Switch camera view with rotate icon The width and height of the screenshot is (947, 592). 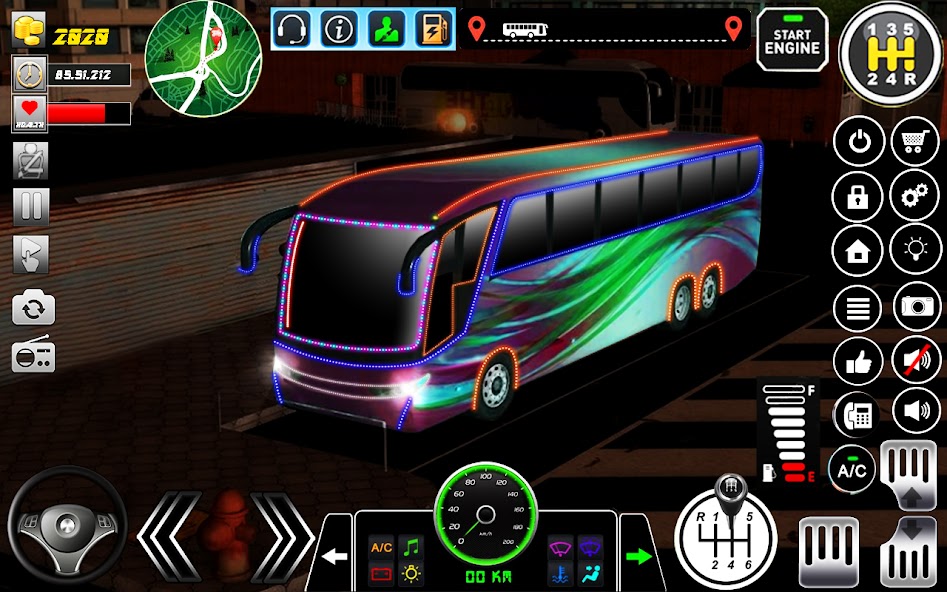coord(33,308)
